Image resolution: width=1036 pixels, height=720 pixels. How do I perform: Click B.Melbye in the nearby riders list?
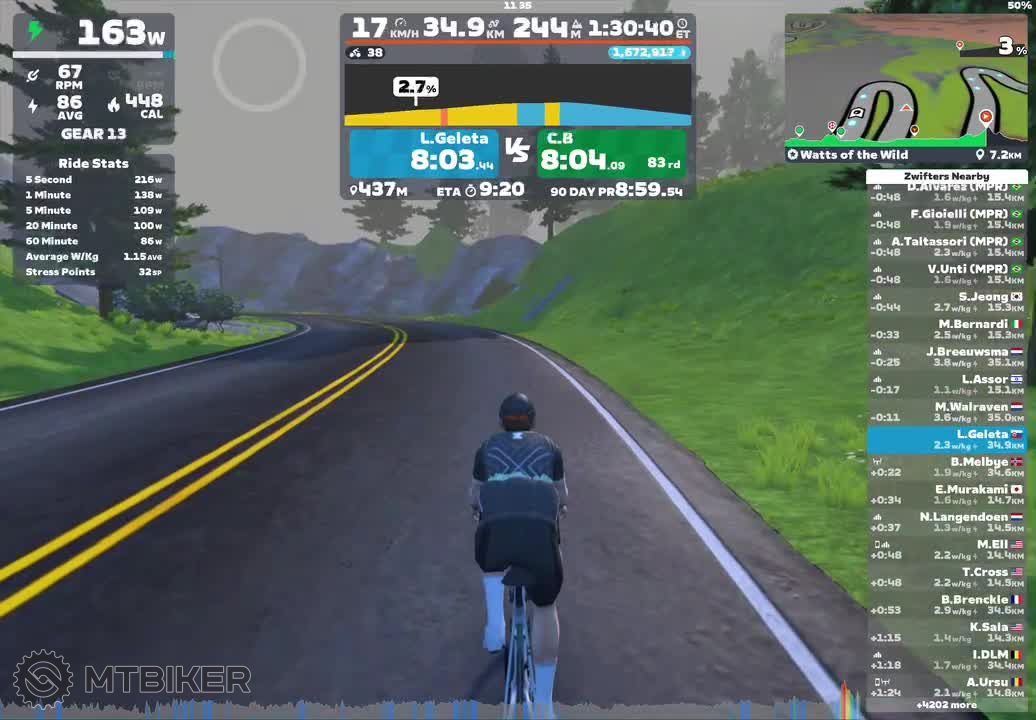tap(946, 467)
